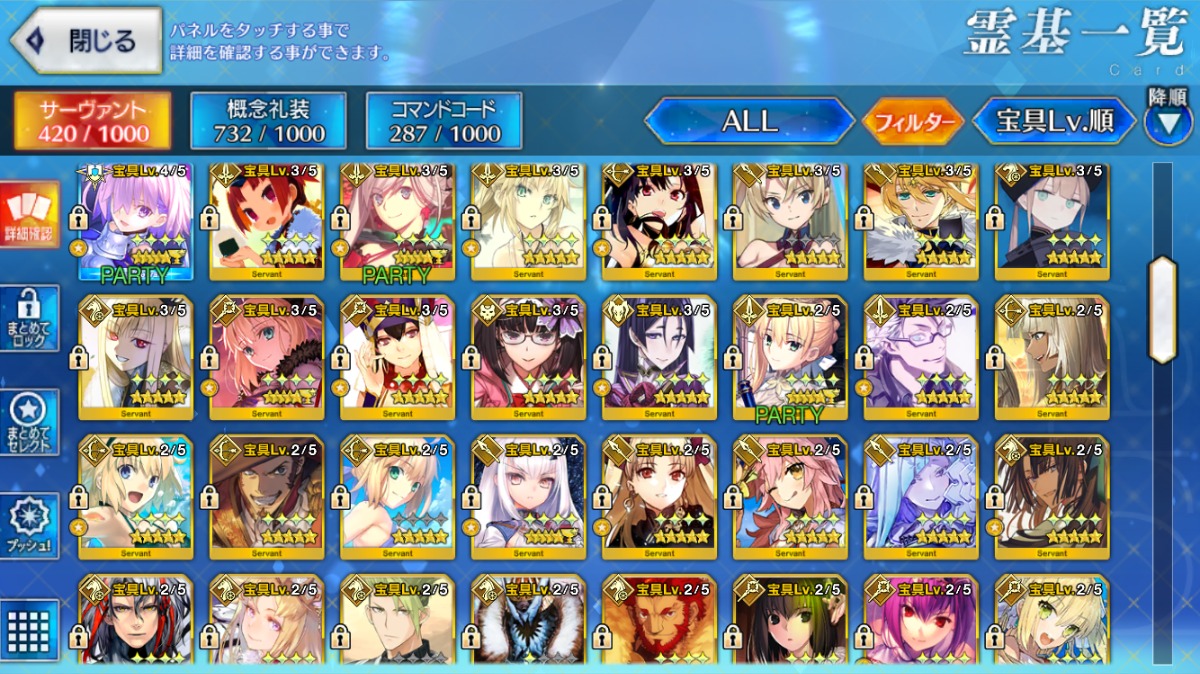Switch to the サーヴァント tab
The width and height of the screenshot is (1200, 674).
(92, 121)
